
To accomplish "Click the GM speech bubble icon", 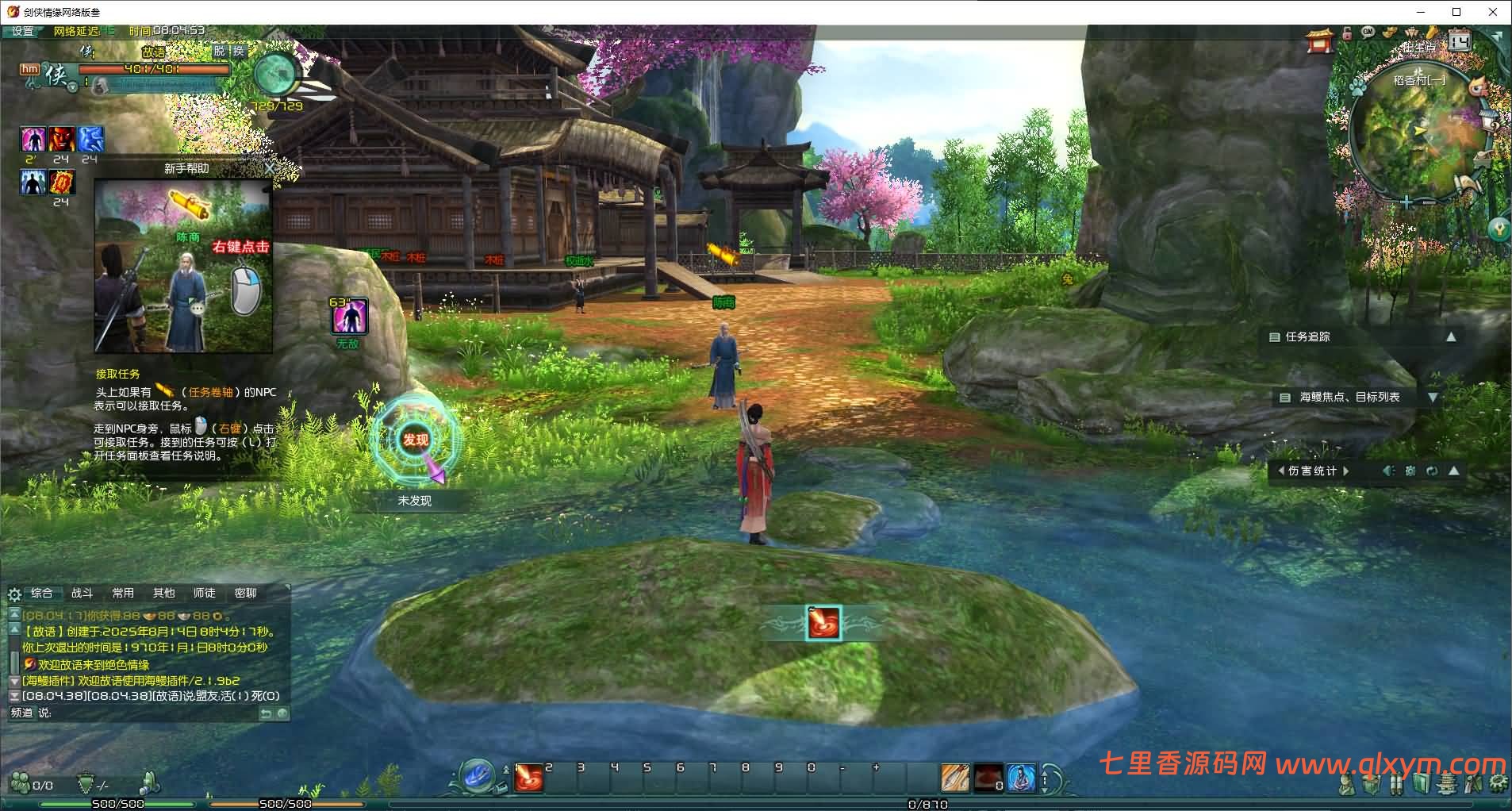I will tap(1368, 32).
